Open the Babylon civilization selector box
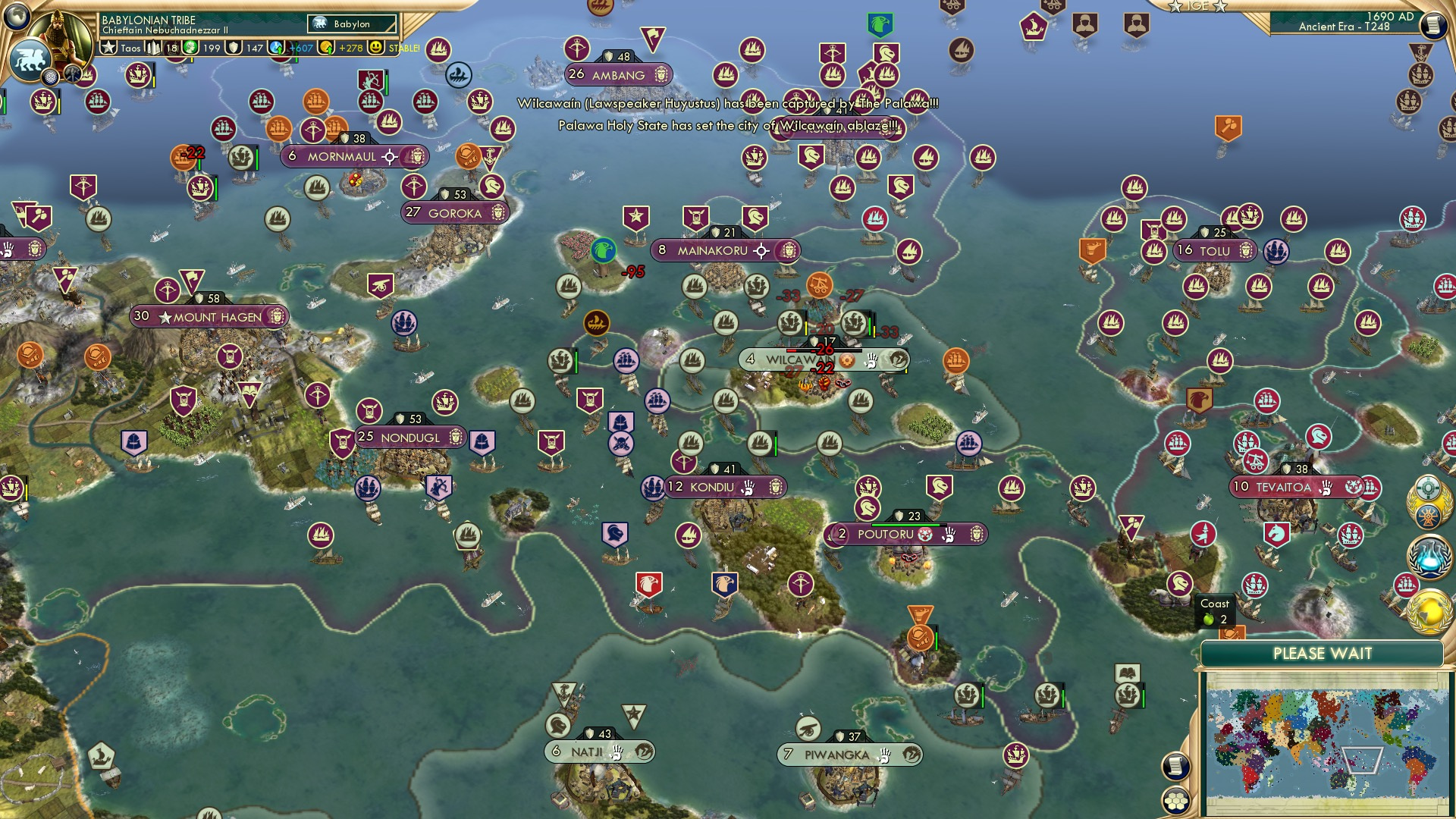Screen dimensions: 1456x819 [x=353, y=24]
